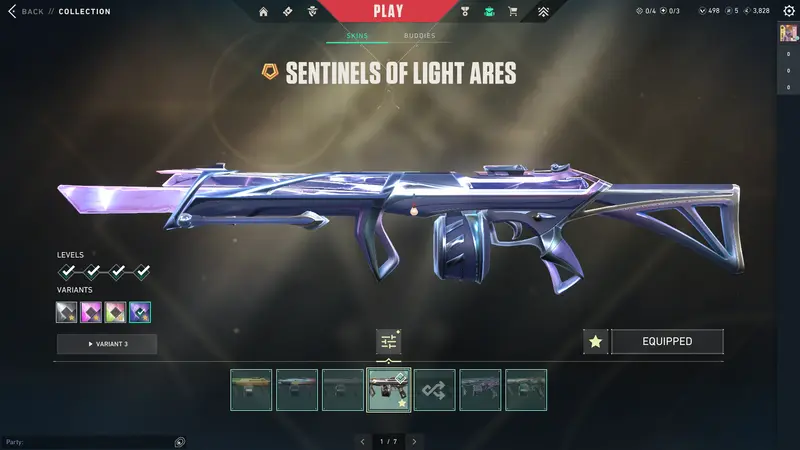Go back to the Collection screen
Image resolution: width=800 pixels, height=450 pixels.
pos(28,12)
